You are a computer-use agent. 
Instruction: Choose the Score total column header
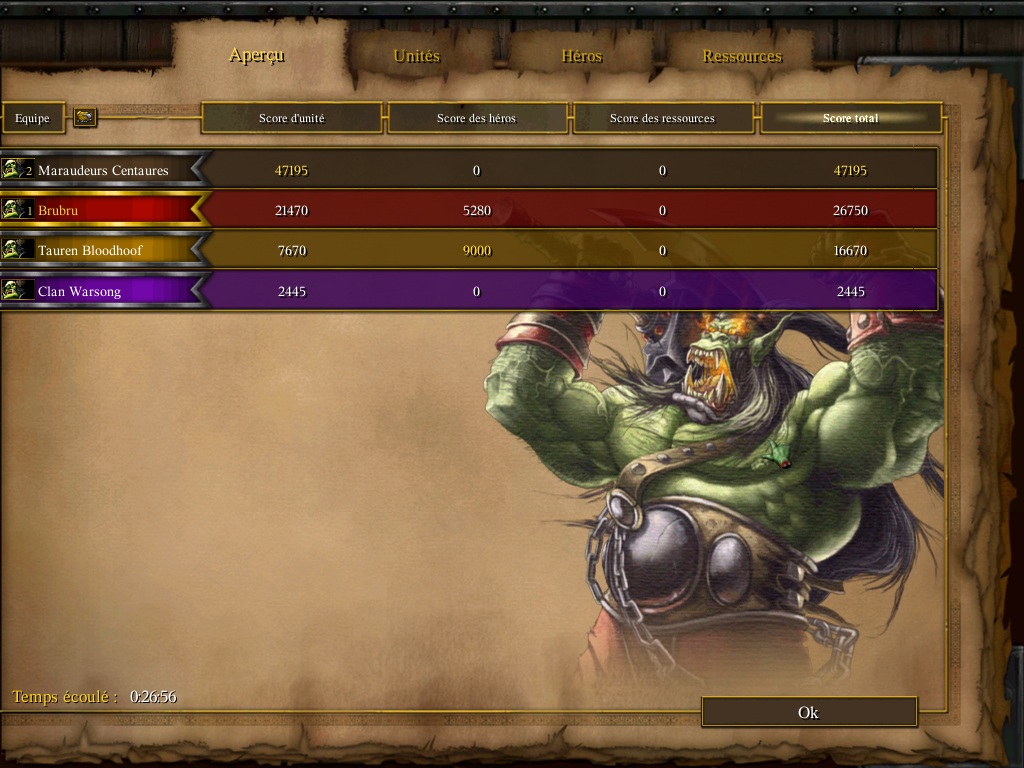(x=850, y=118)
